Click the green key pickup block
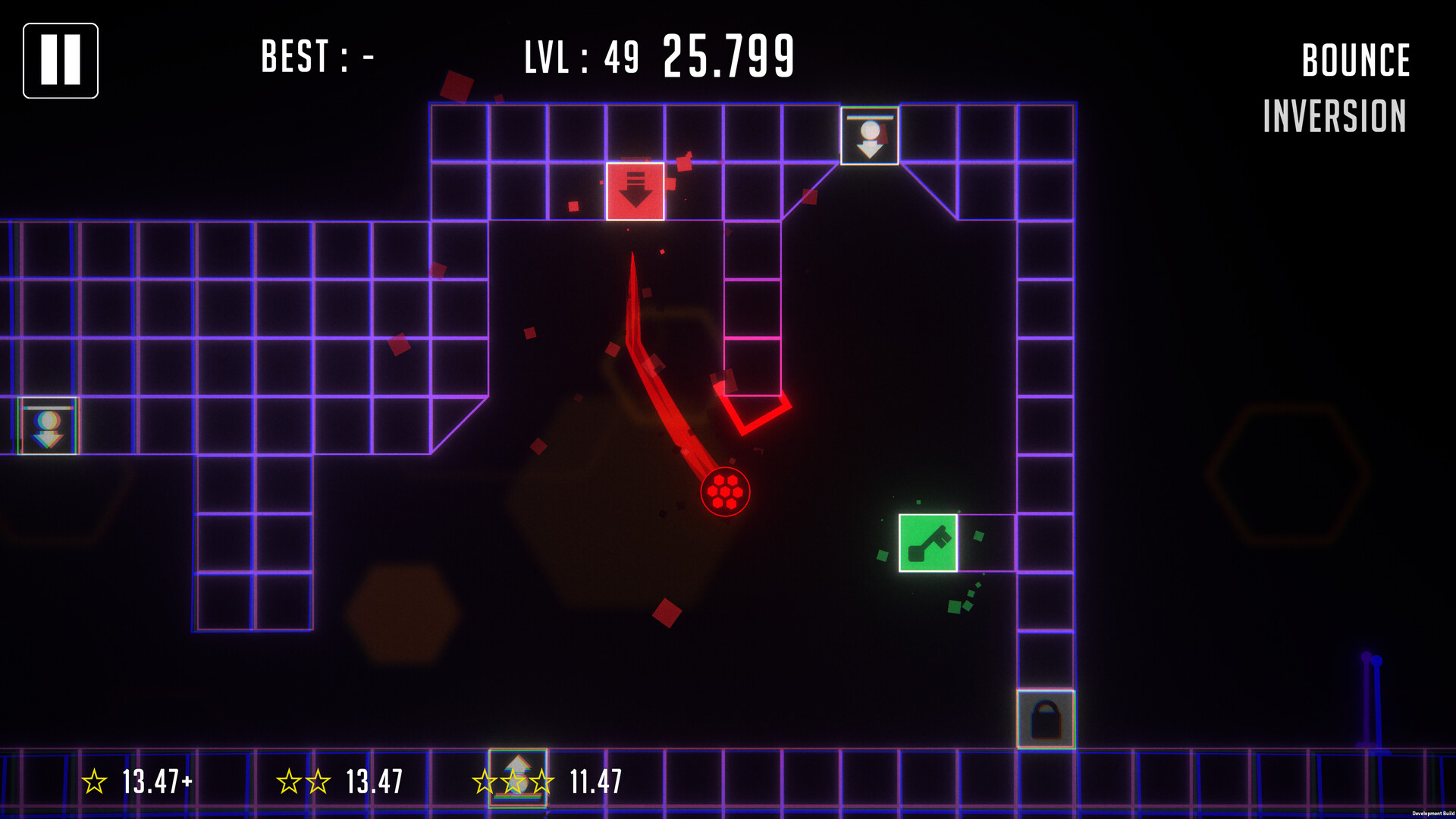 930,542
